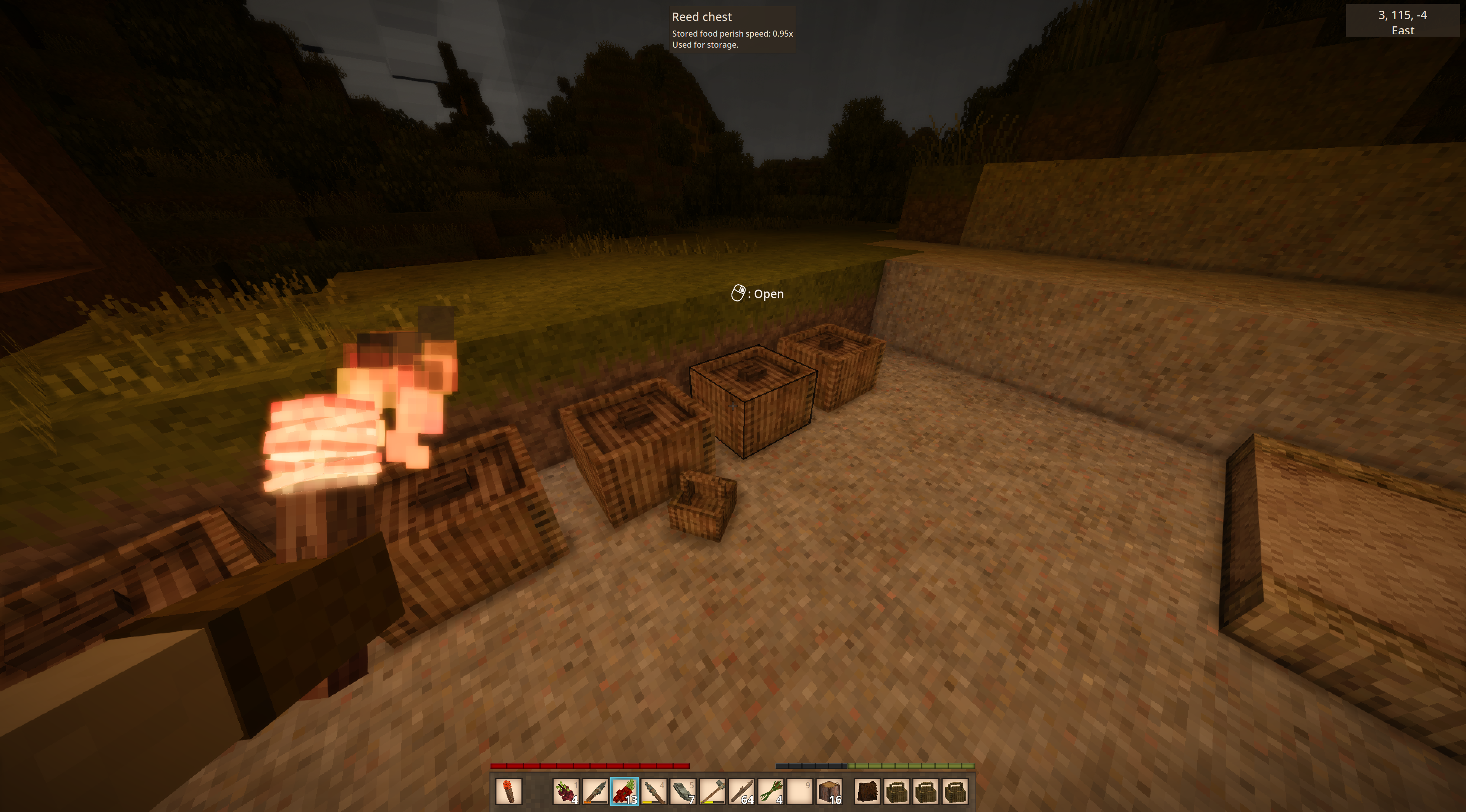The image size is (1466, 812).
Task: Choose the stack of 13 red currants
Action: click(x=624, y=791)
